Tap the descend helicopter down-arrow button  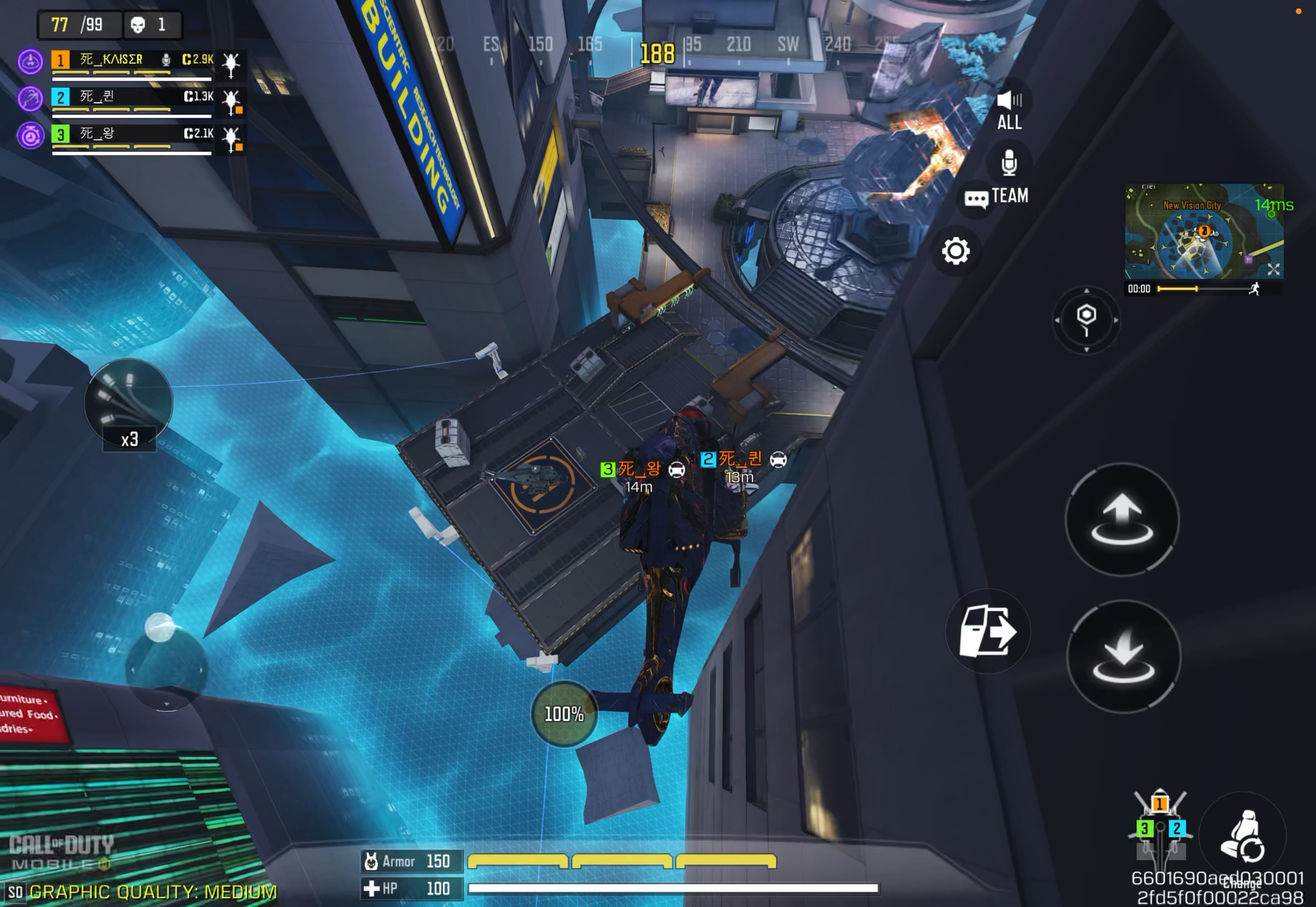point(1123,656)
